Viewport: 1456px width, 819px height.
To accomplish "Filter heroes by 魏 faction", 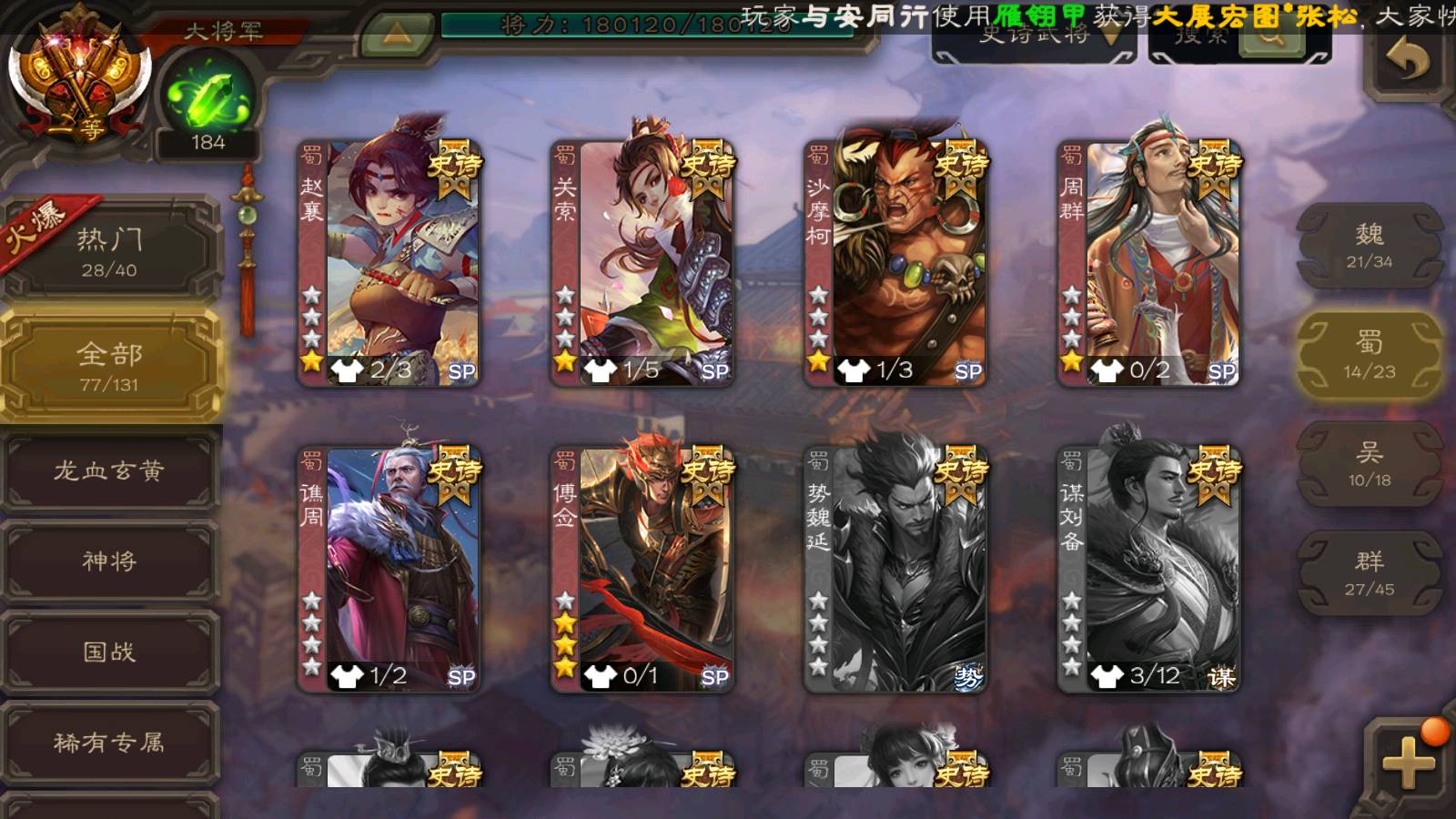I will tap(1369, 246).
